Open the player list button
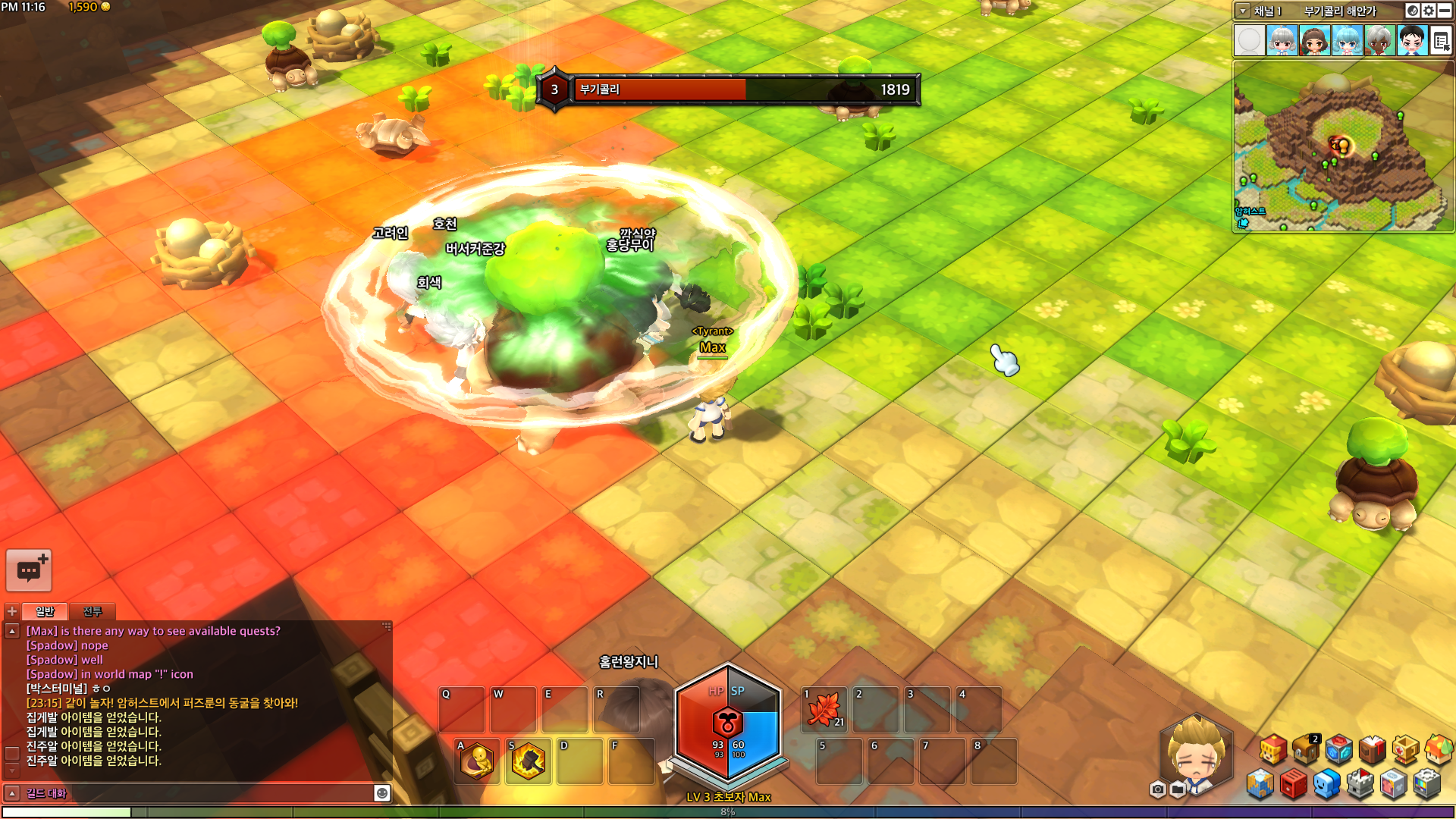This screenshot has width=1456, height=819. (1441, 40)
